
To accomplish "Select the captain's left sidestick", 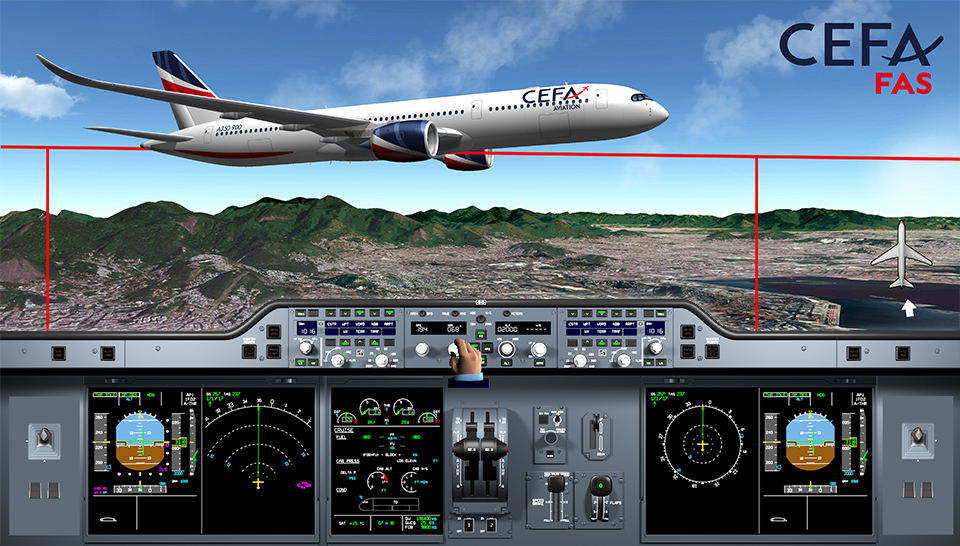I will tap(43, 440).
